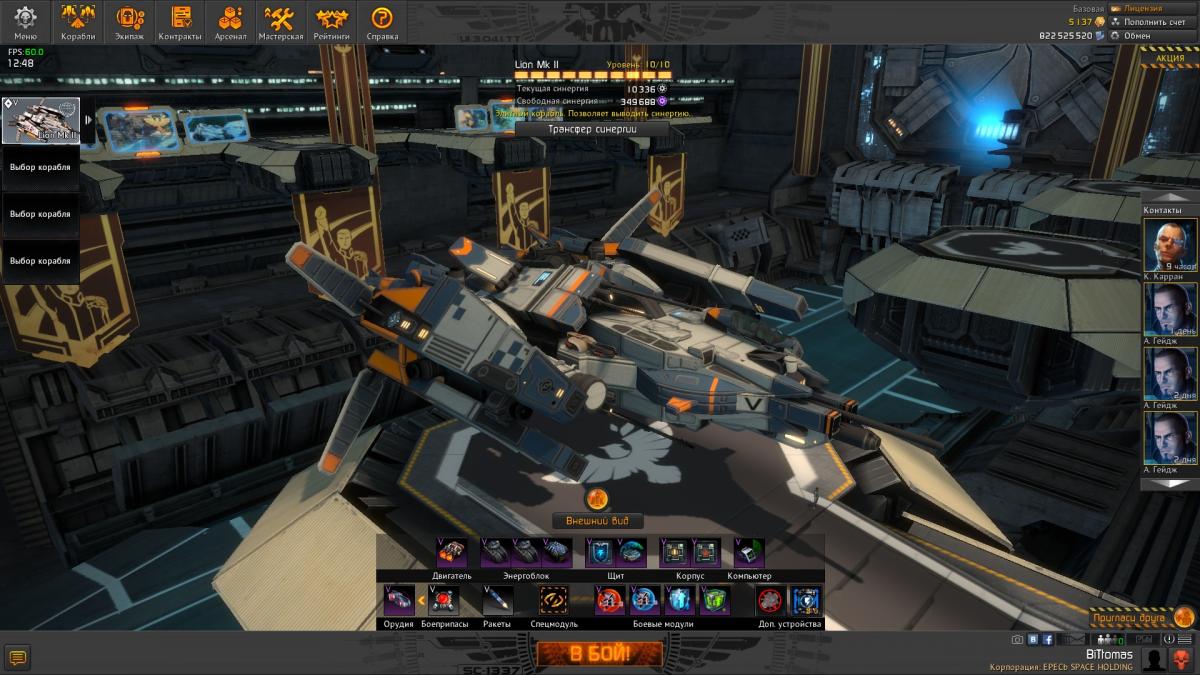The width and height of the screenshot is (1200, 675).
Task: Enter the Мастерская workshop
Action: click(280, 22)
